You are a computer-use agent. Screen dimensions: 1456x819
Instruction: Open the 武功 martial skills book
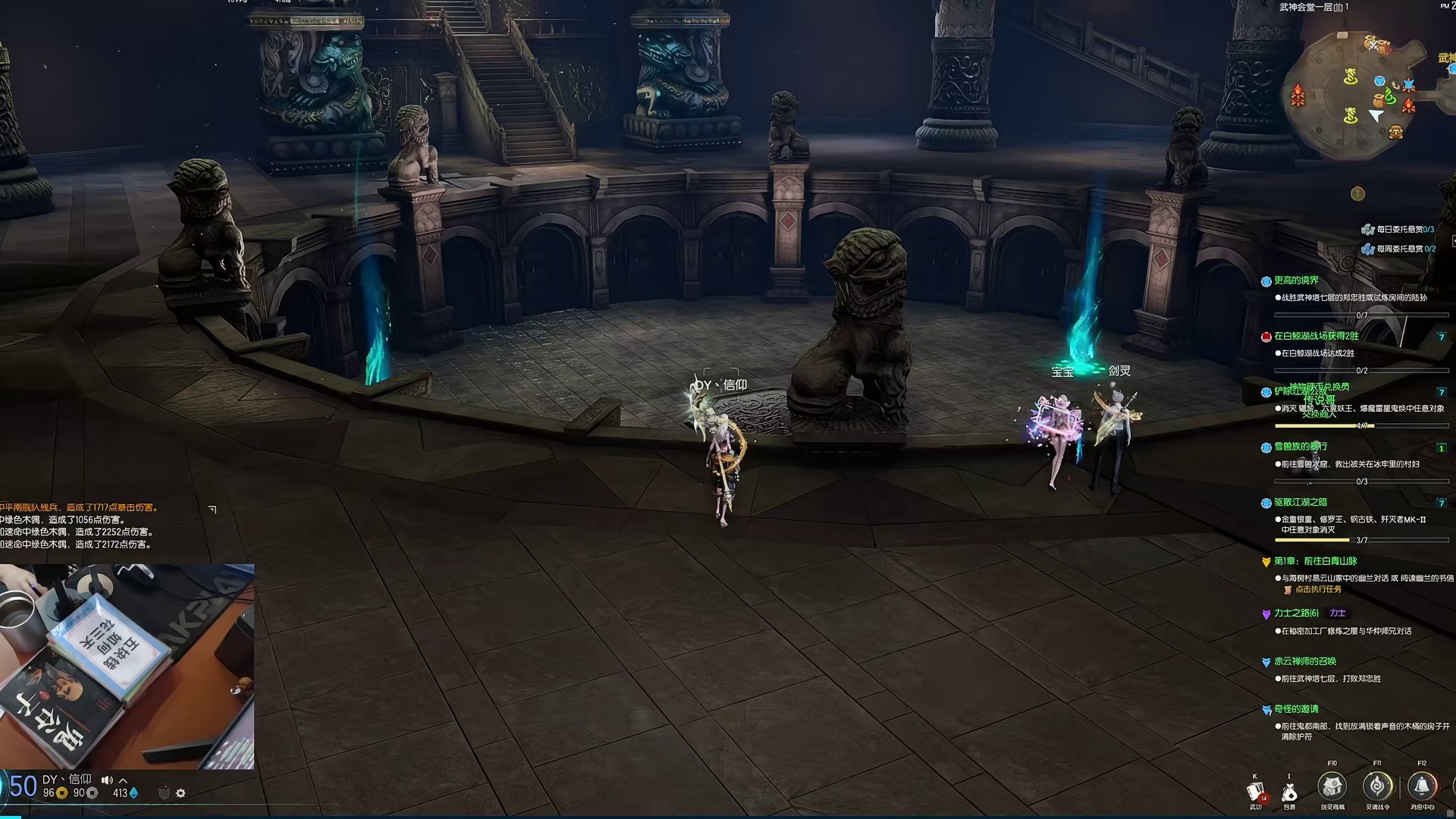pyautogui.click(x=1256, y=793)
